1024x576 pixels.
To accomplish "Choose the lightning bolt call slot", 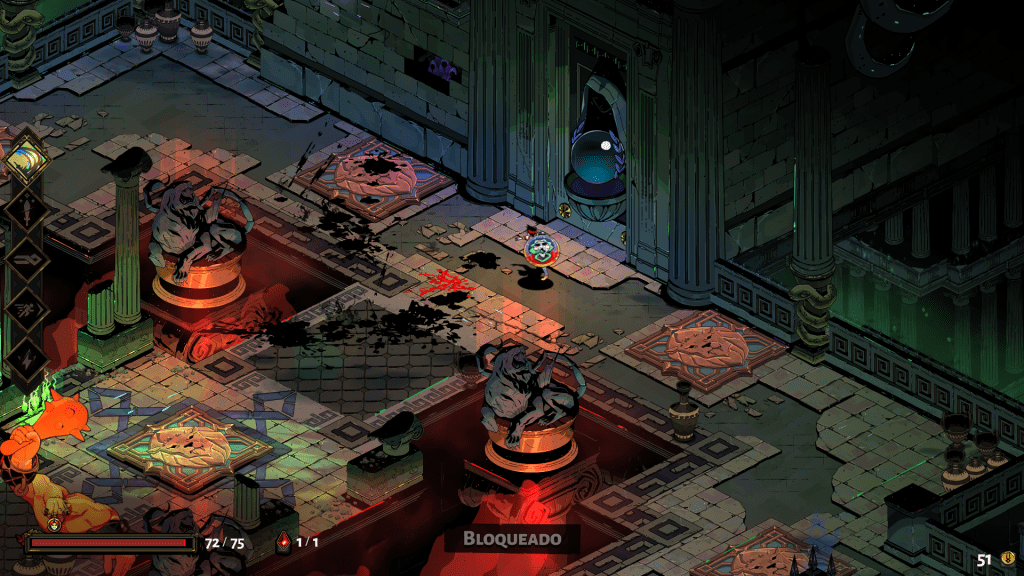I will coord(26,358).
